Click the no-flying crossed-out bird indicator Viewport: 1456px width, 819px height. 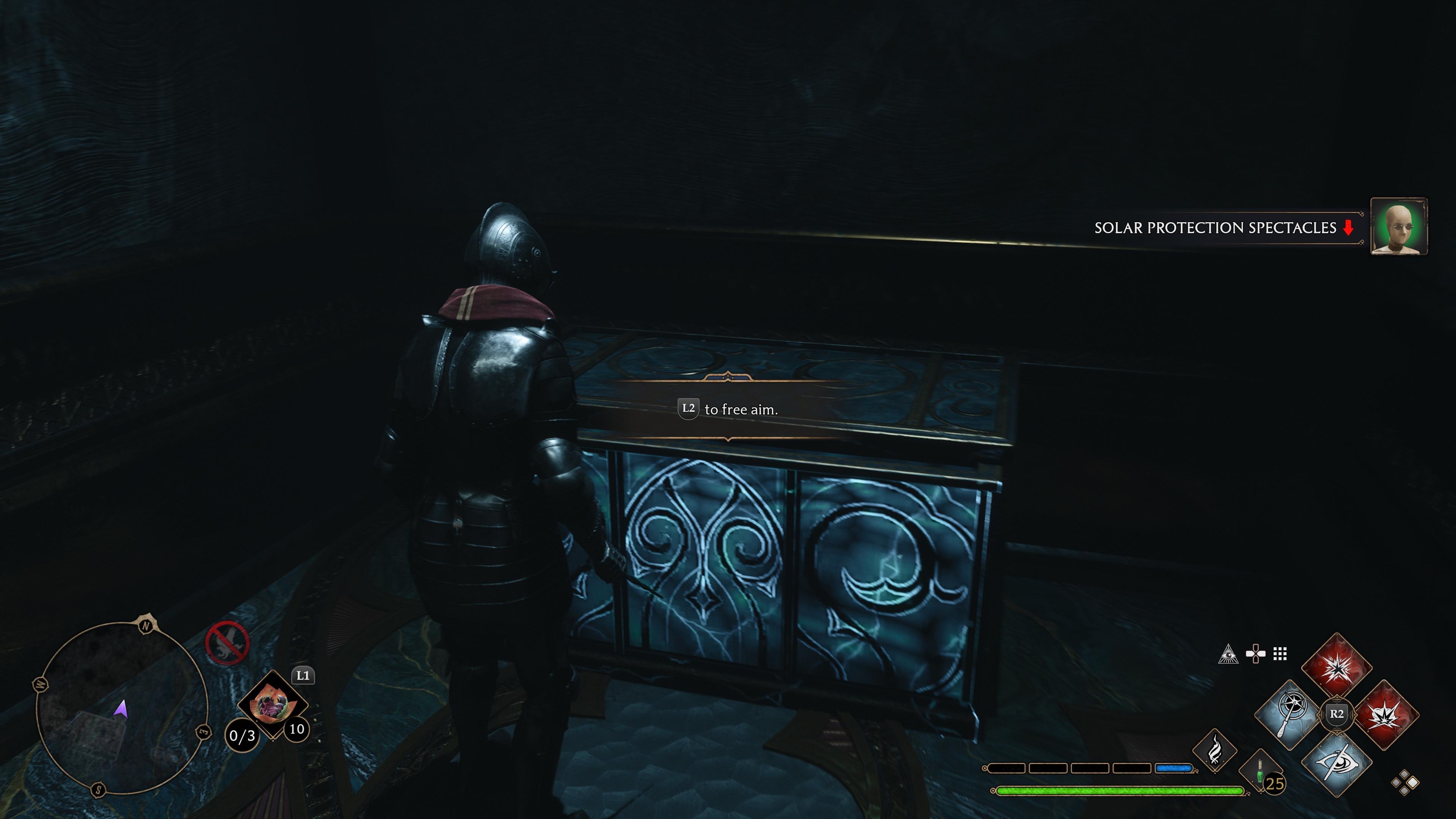coord(227,643)
